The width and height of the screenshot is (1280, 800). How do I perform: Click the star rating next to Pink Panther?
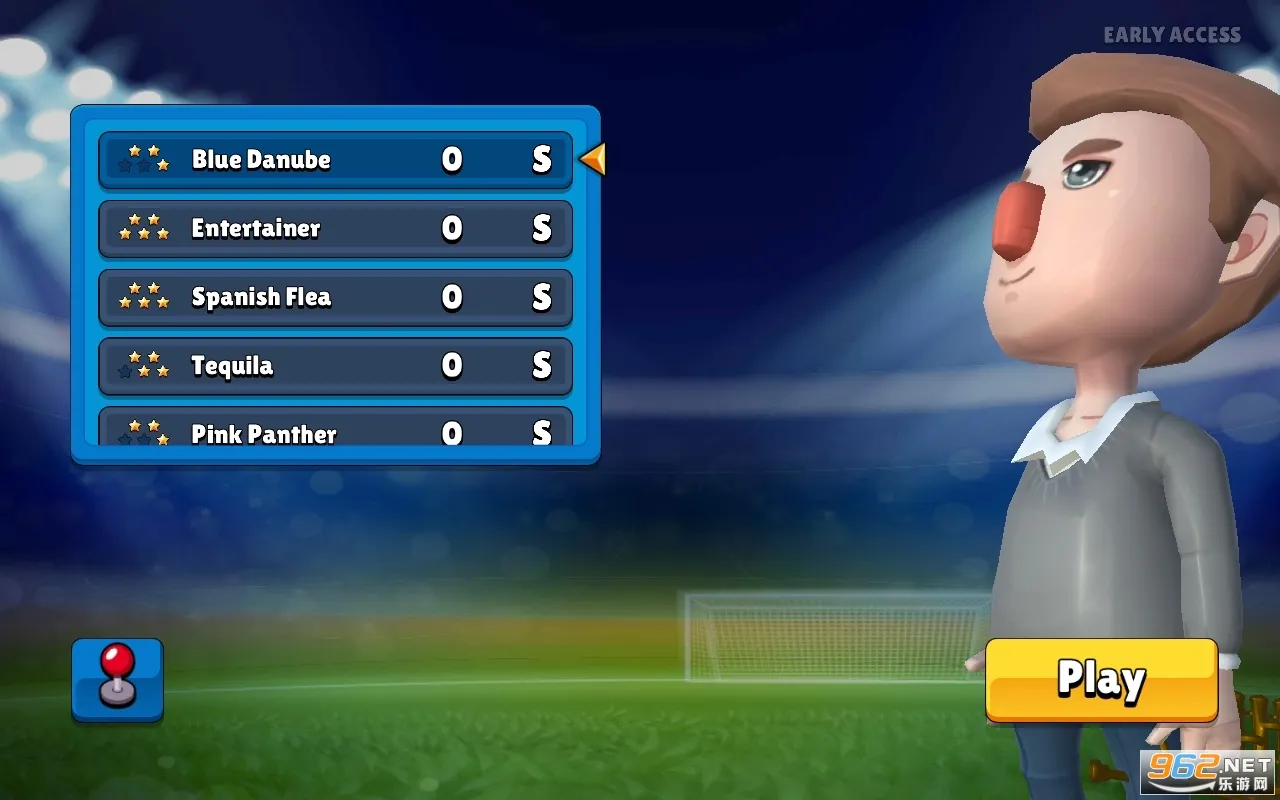[143, 433]
